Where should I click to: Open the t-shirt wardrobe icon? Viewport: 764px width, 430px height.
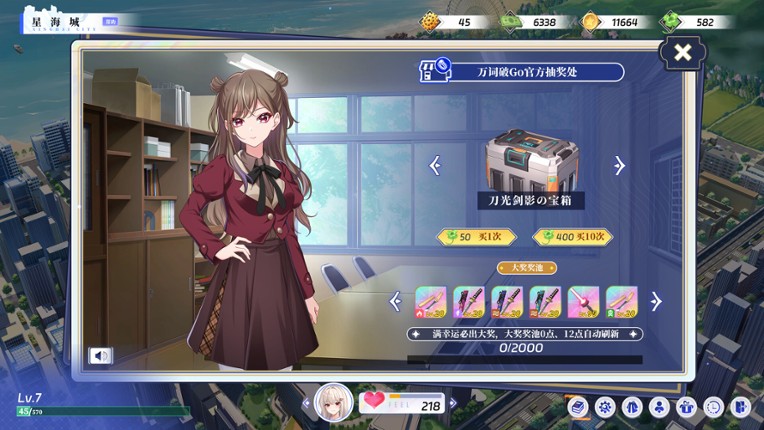point(686,407)
